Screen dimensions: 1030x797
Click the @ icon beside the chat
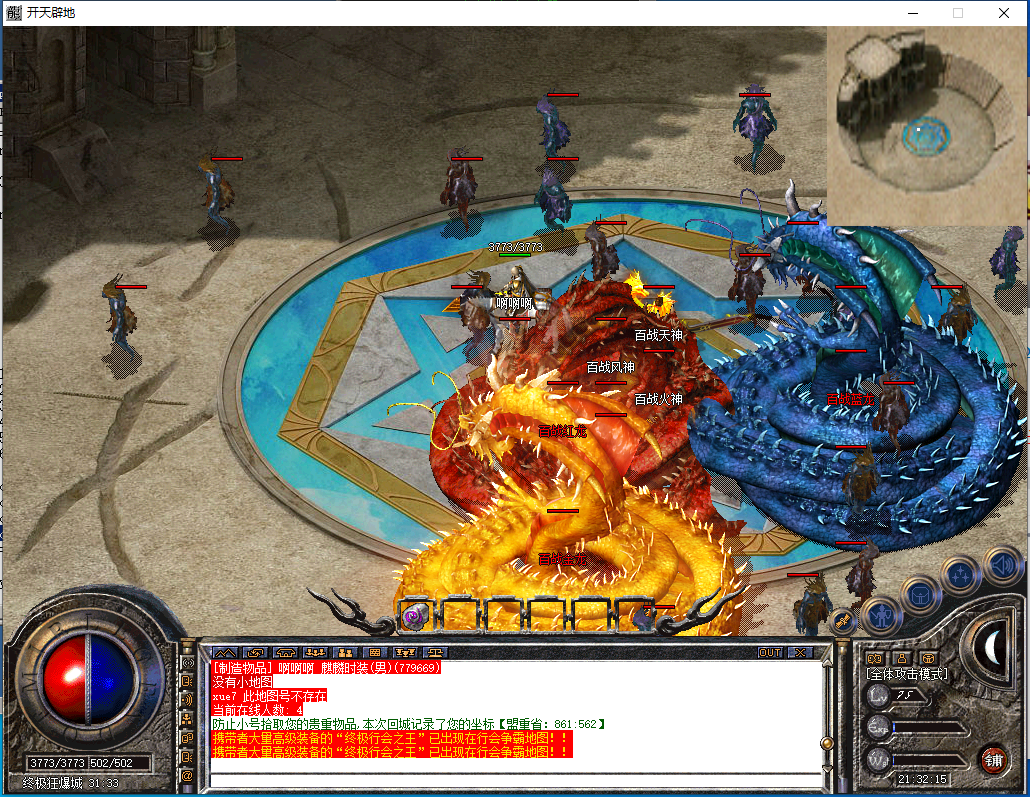click(x=186, y=775)
